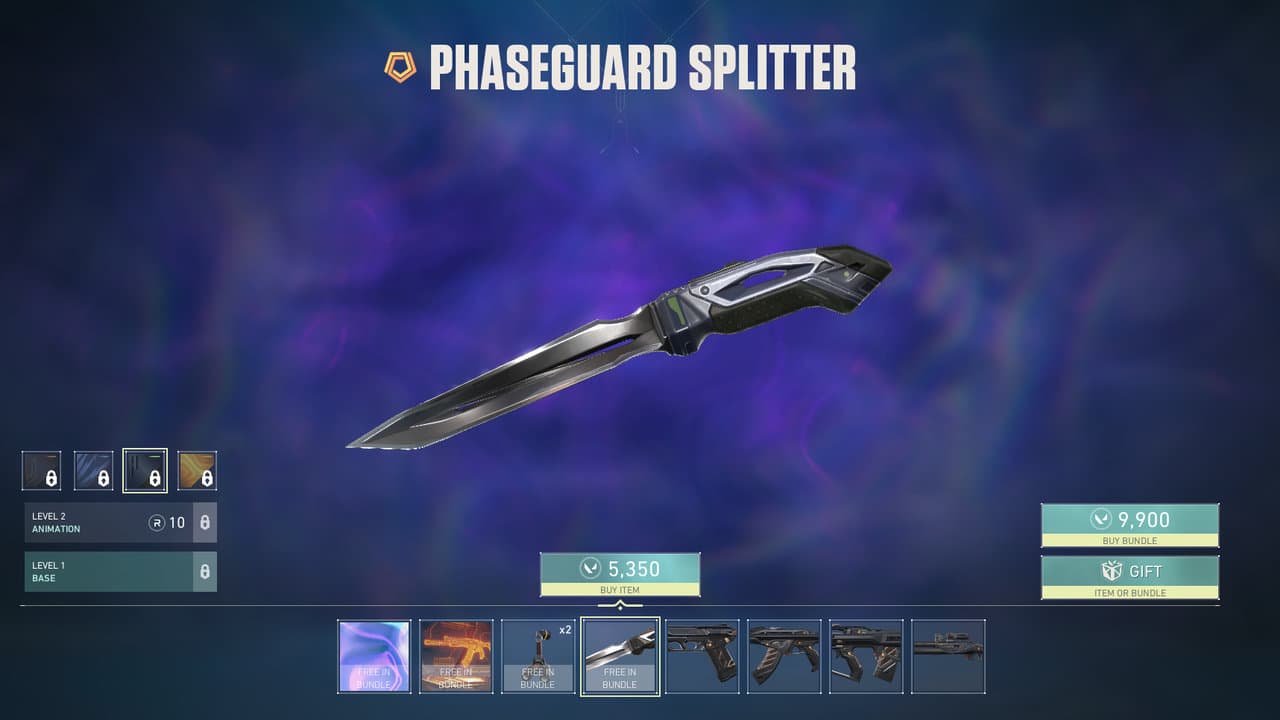Viewport: 1280px width, 720px height.
Task: Select the blue variant swatch
Action: pyautogui.click(x=93, y=470)
